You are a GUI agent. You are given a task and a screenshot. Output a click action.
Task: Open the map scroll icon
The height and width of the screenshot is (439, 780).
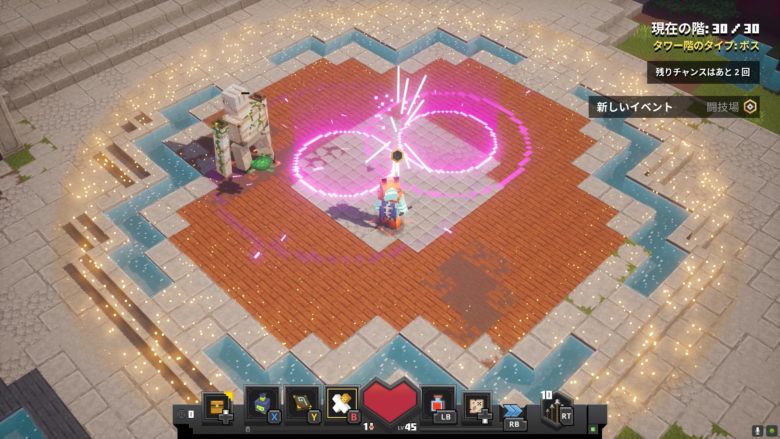pyautogui.click(x=478, y=405)
